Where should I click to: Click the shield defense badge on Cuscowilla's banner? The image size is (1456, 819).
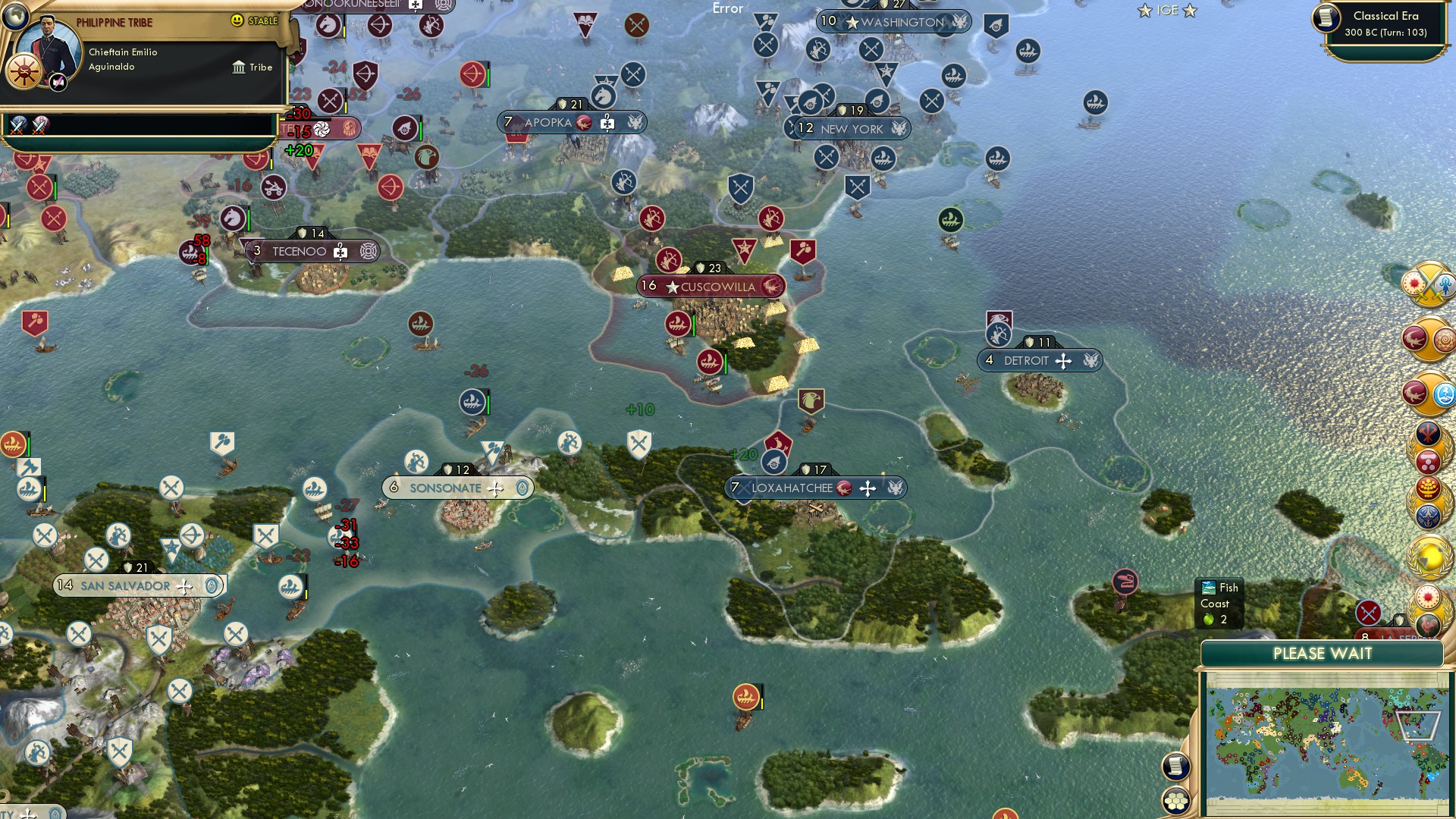pyautogui.click(x=698, y=268)
